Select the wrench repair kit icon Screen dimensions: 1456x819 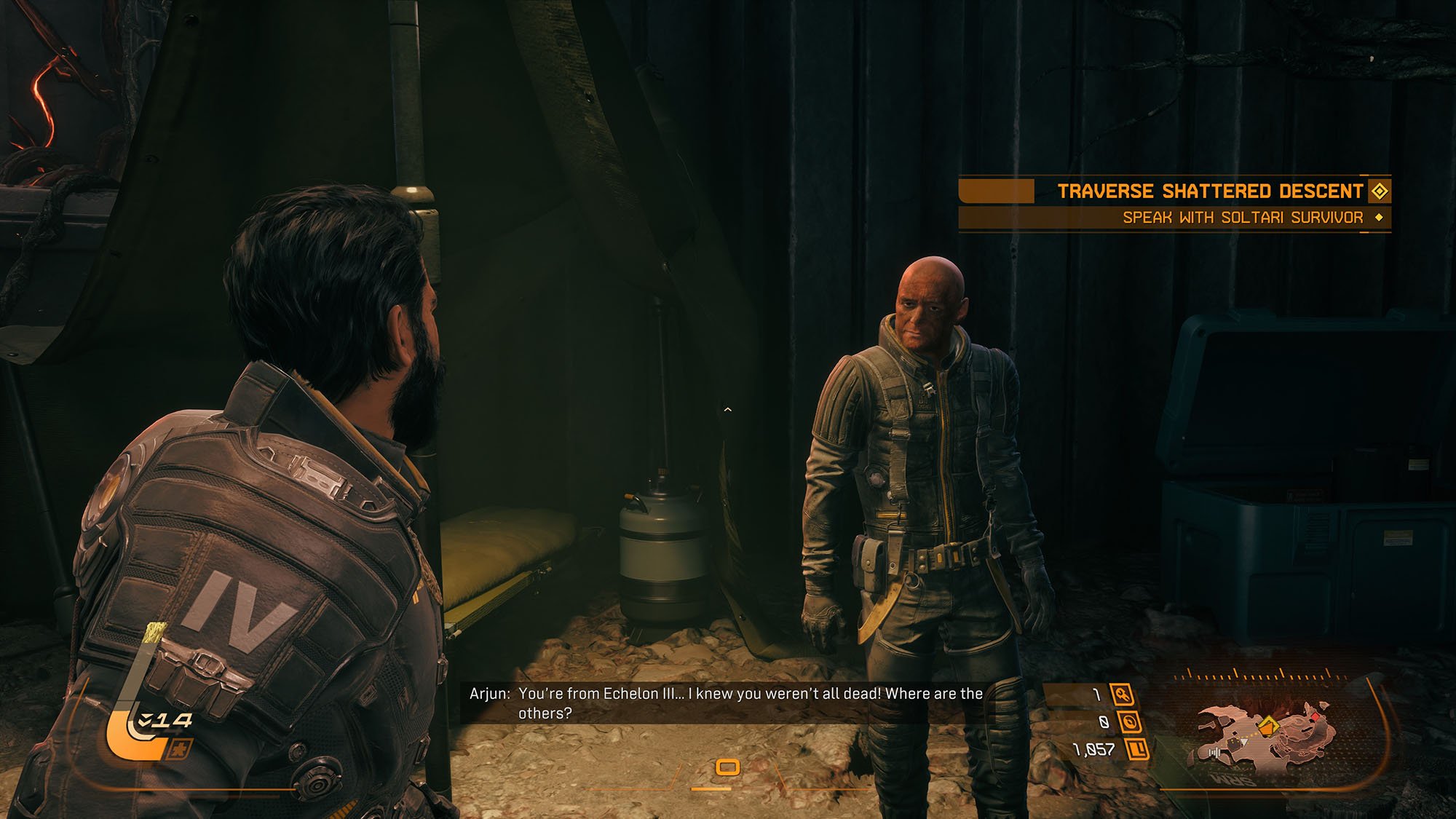click(x=1122, y=695)
